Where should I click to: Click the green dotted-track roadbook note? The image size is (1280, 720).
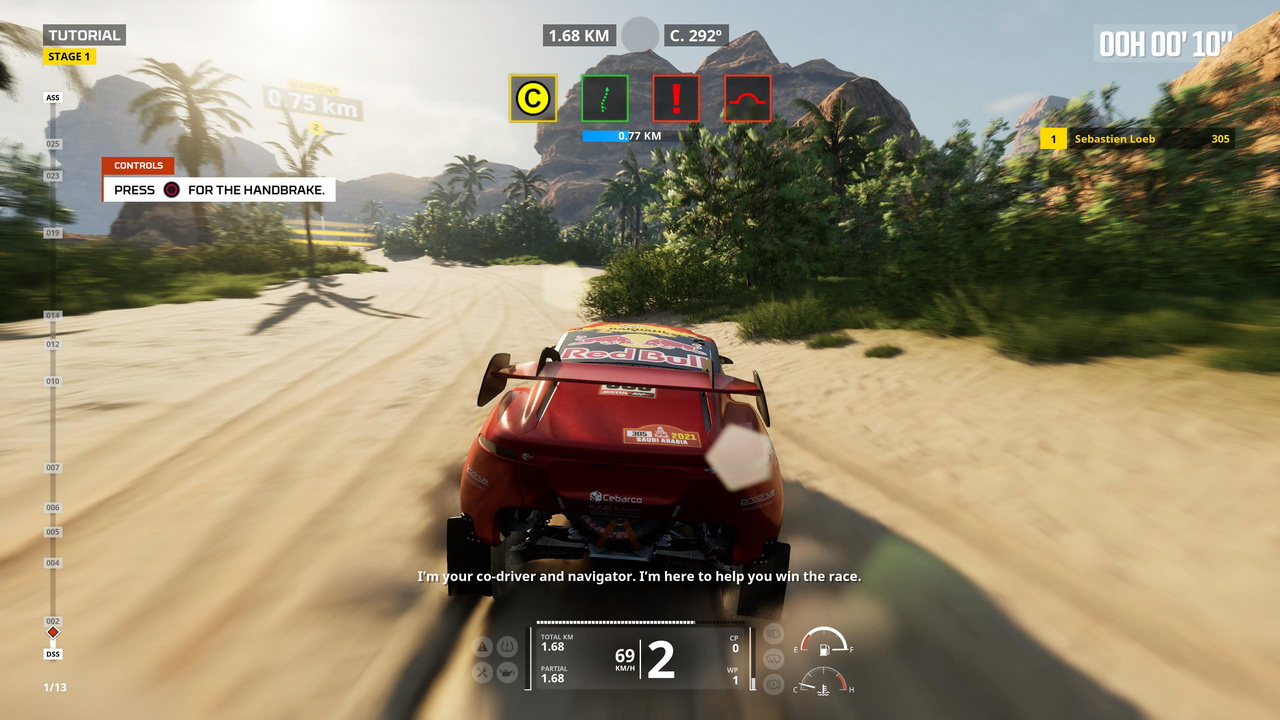pyautogui.click(x=605, y=98)
